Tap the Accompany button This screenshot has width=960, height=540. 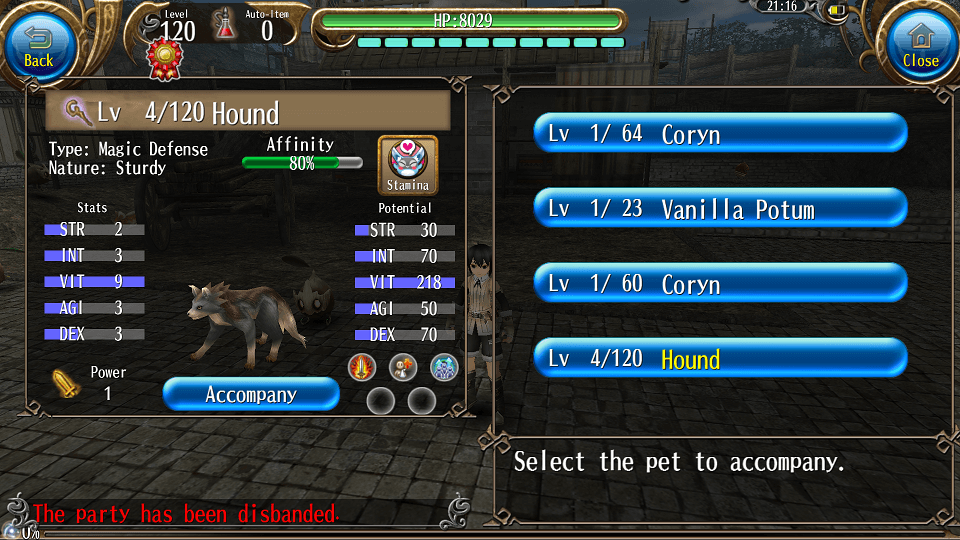click(251, 394)
